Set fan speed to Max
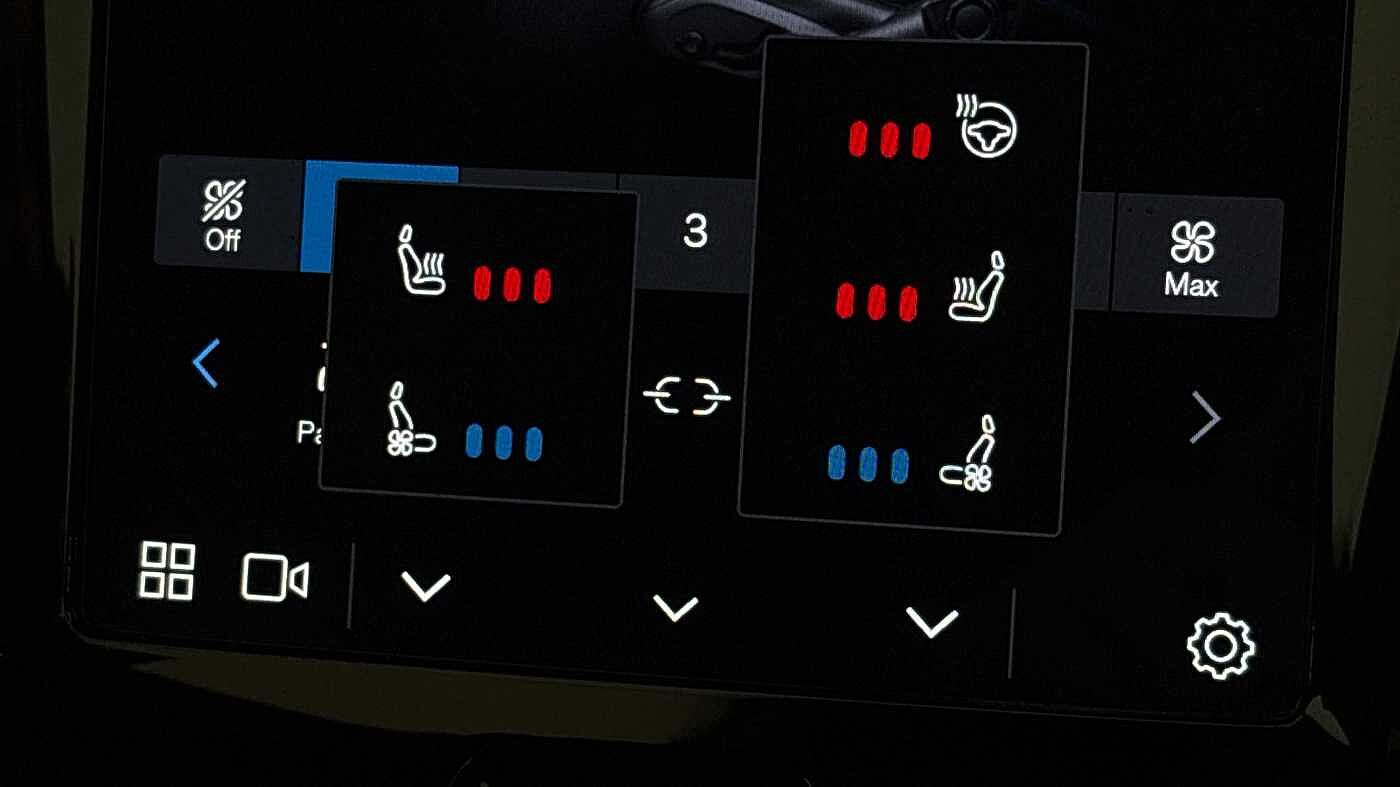Viewport: 1400px width, 787px height. click(x=1192, y=259)
